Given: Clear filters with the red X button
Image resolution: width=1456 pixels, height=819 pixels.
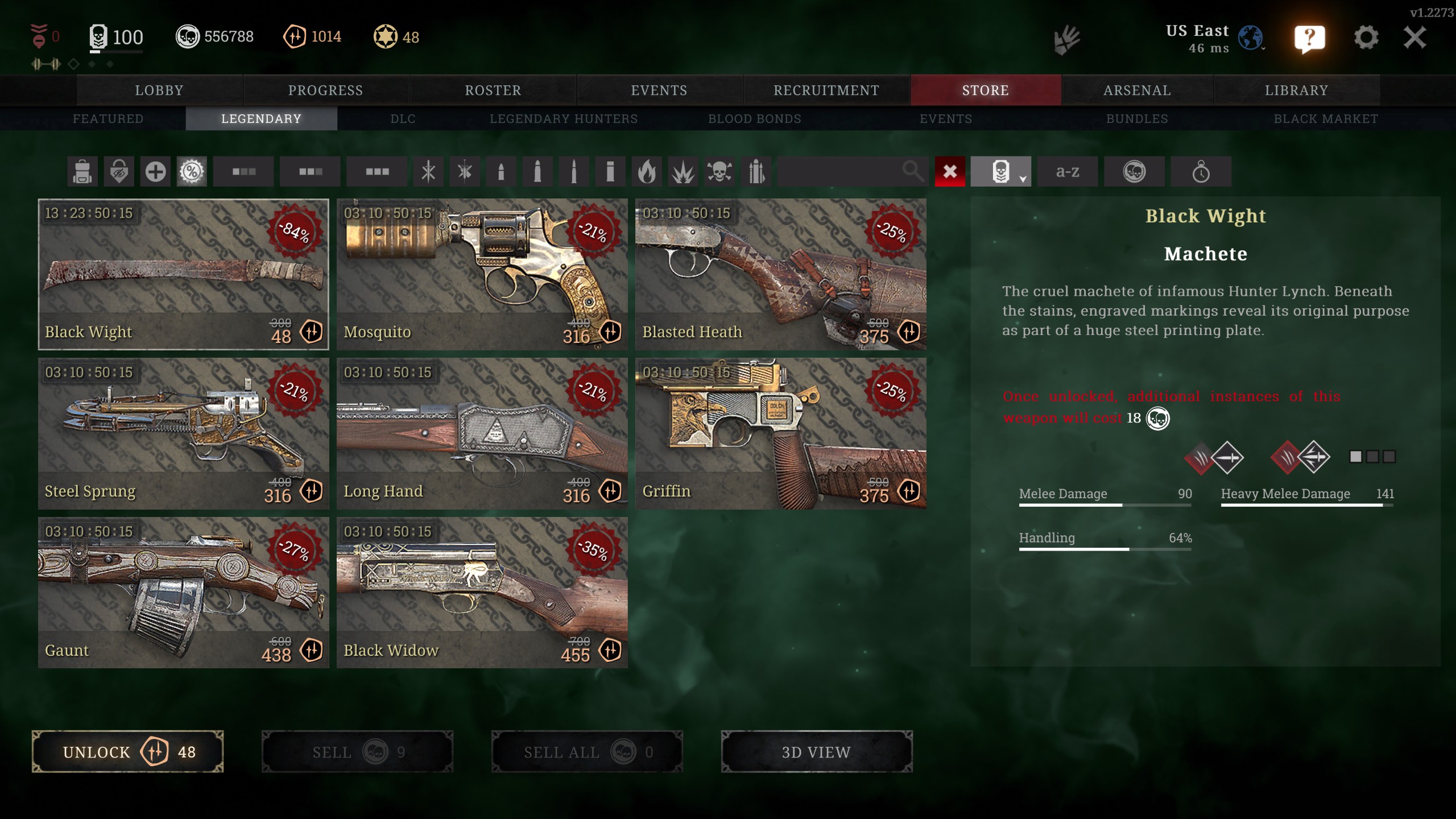Looking at the screenshot, I should pos(950,171).
